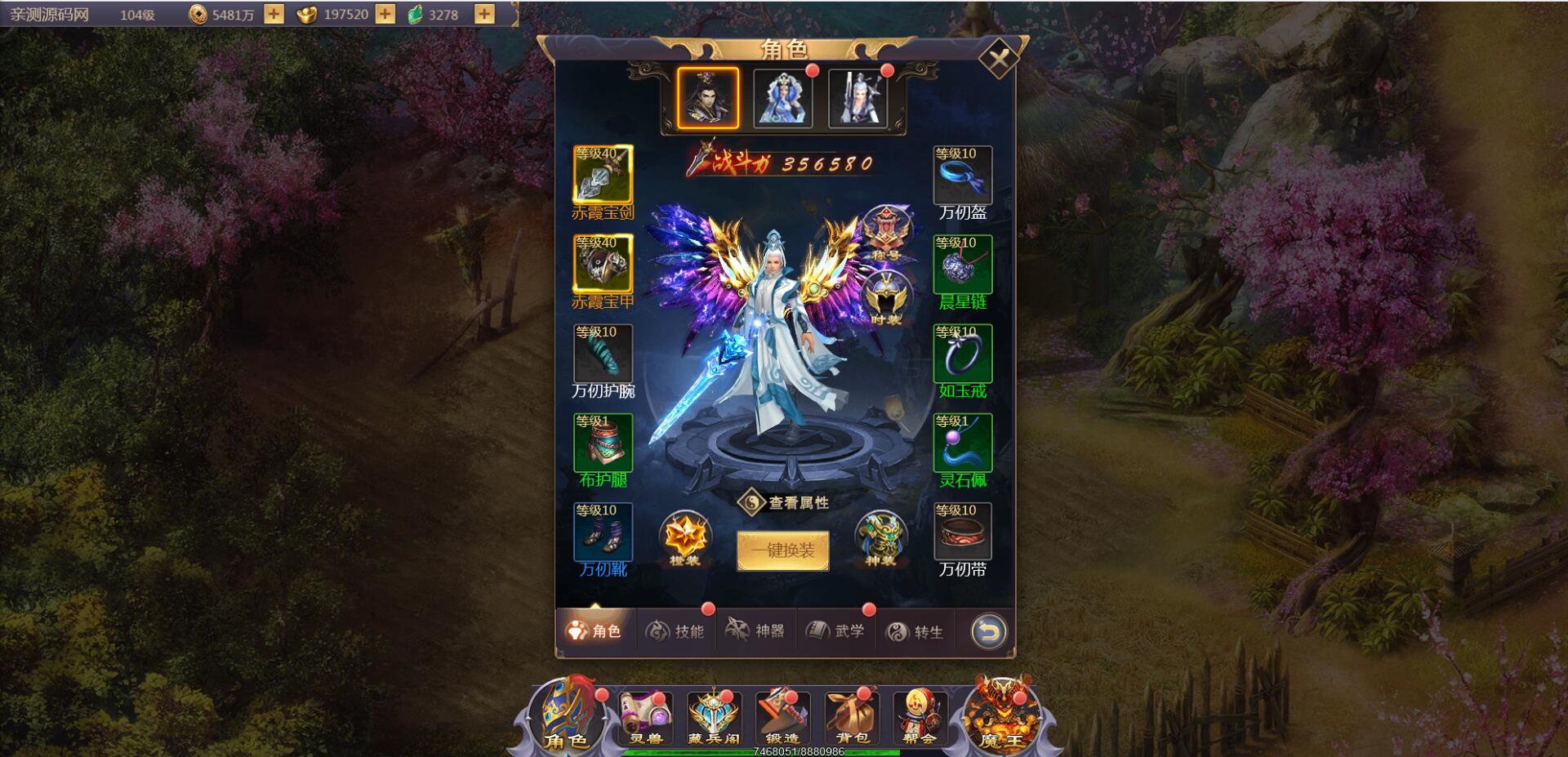Click the plus beside the green gem 3278
1568x757 pixels.
click(484, 13)
